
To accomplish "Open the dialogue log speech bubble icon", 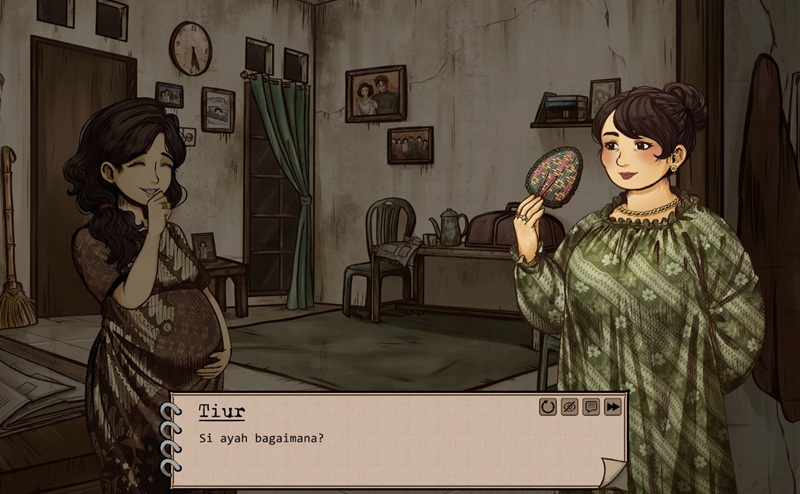I will coord(591,407).
